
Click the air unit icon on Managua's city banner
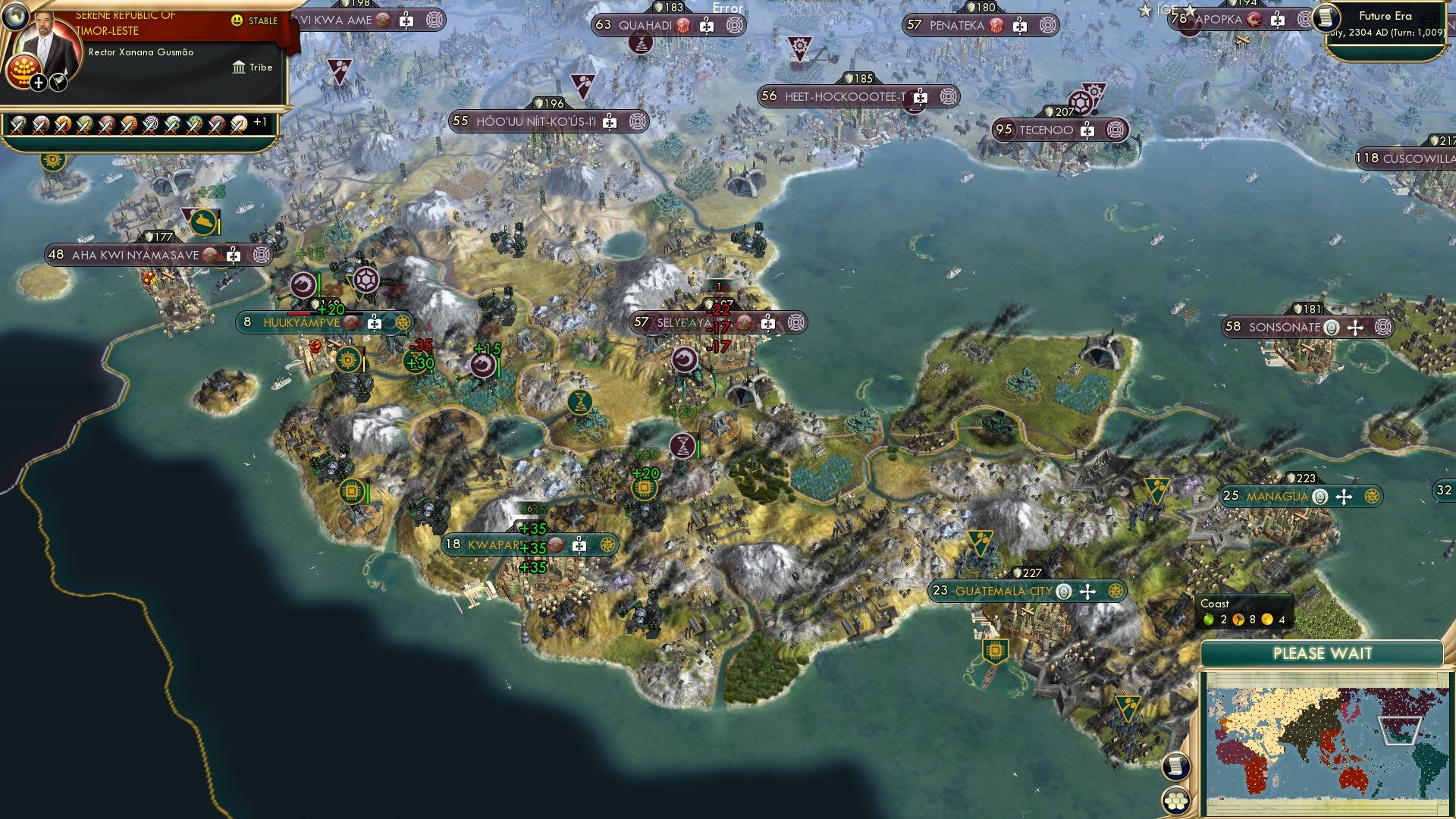pyautogui.click(x=1344, y=496)
